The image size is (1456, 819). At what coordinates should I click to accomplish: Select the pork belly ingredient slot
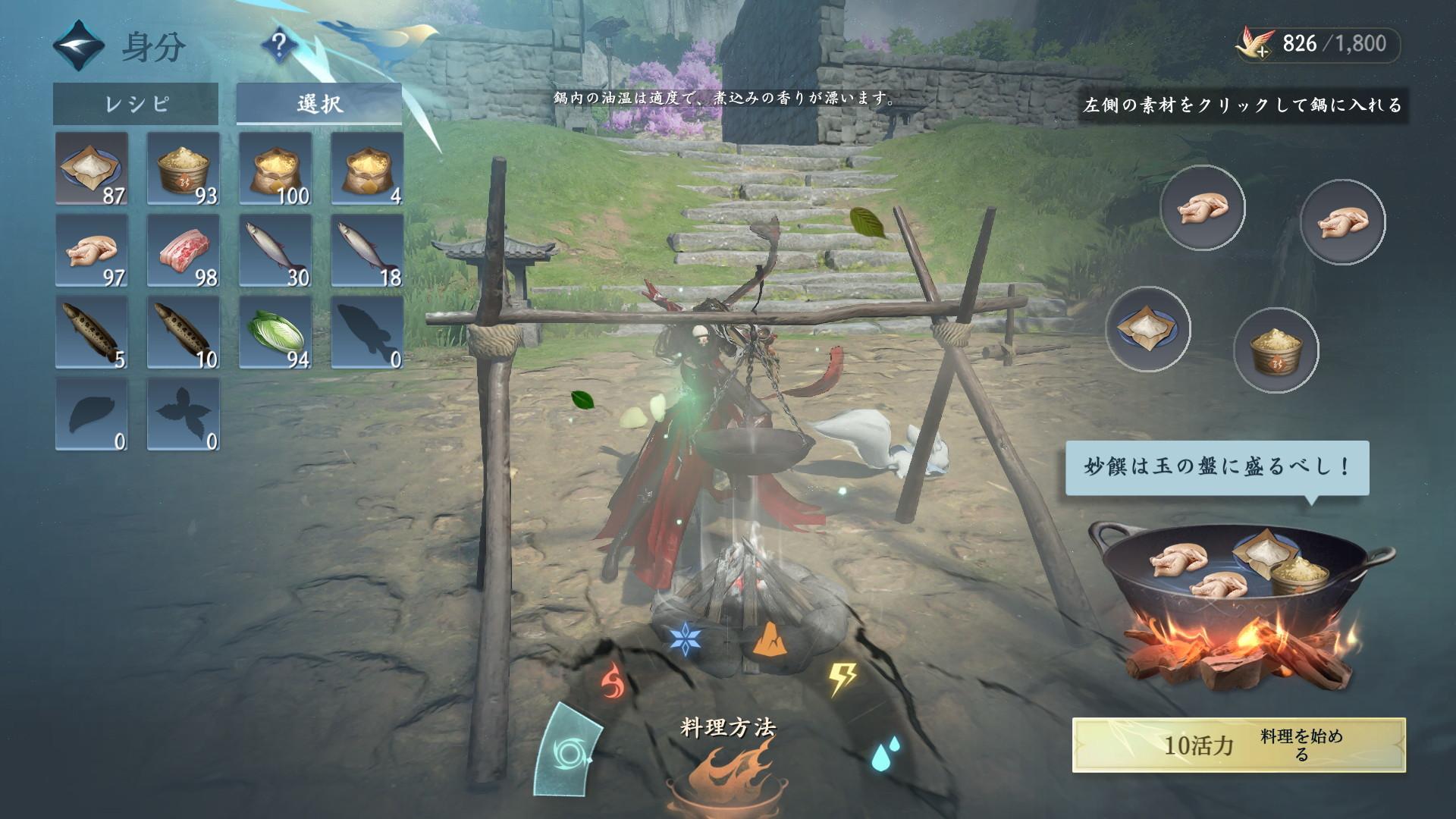(x=184, y=250)
